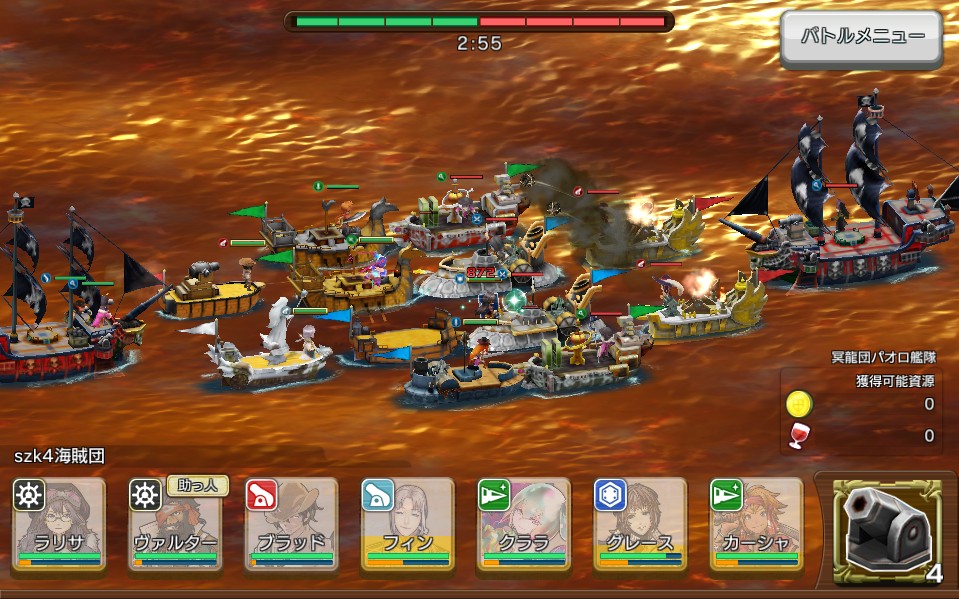Choose the グレース character card
The height and width of the screenshot is (599, 959).
[x=639, y=524]
